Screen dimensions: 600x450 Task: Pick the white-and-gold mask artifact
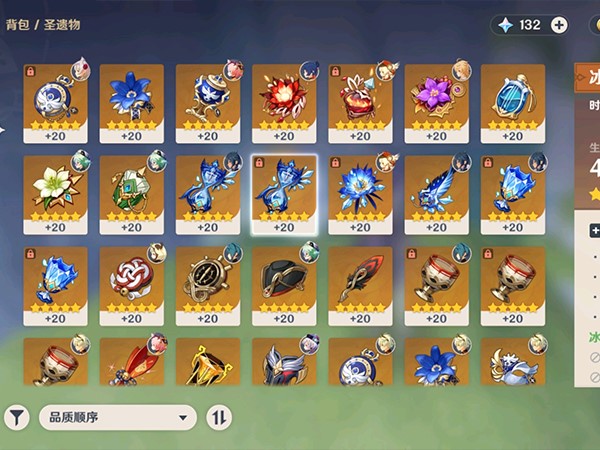point(513,362)
